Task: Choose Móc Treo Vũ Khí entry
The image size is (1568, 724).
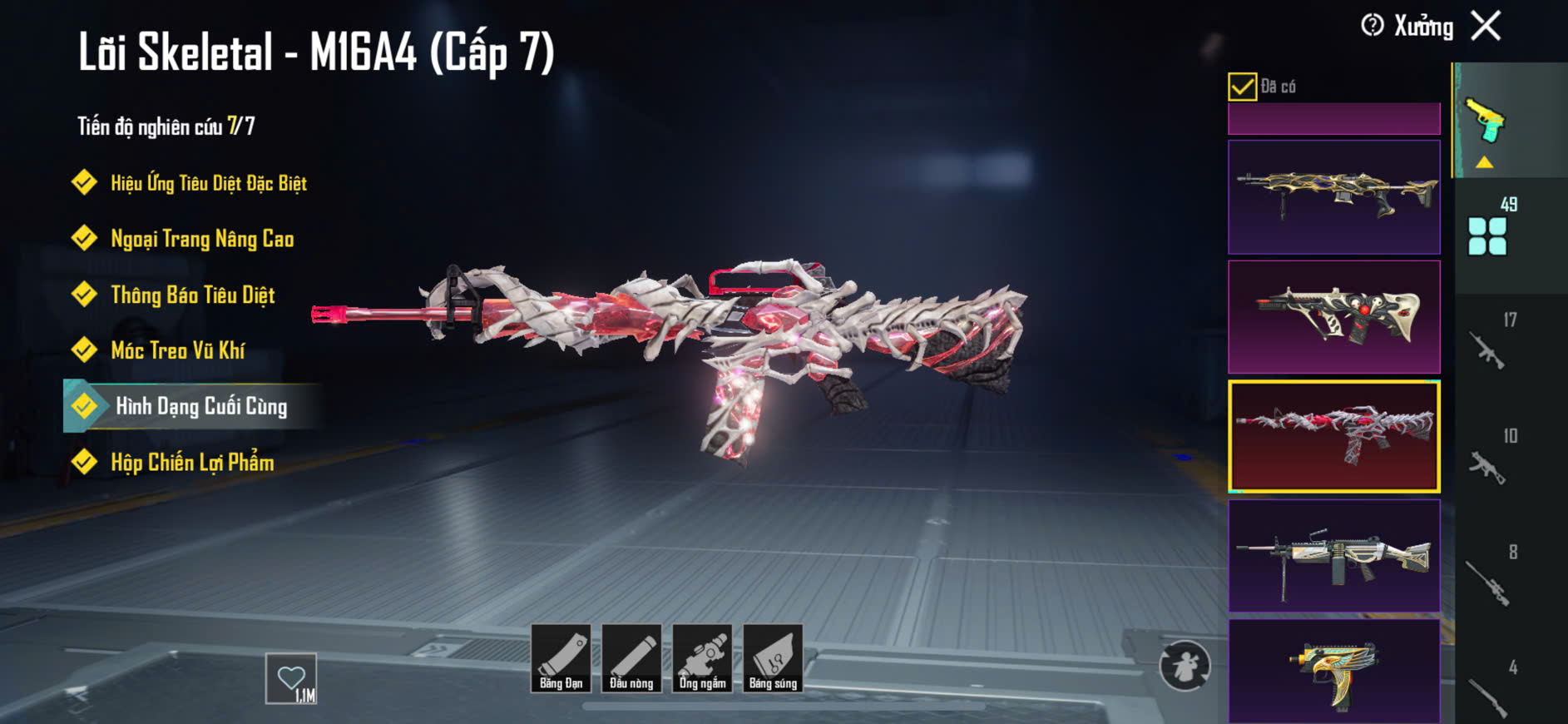Action: point(177,350)
